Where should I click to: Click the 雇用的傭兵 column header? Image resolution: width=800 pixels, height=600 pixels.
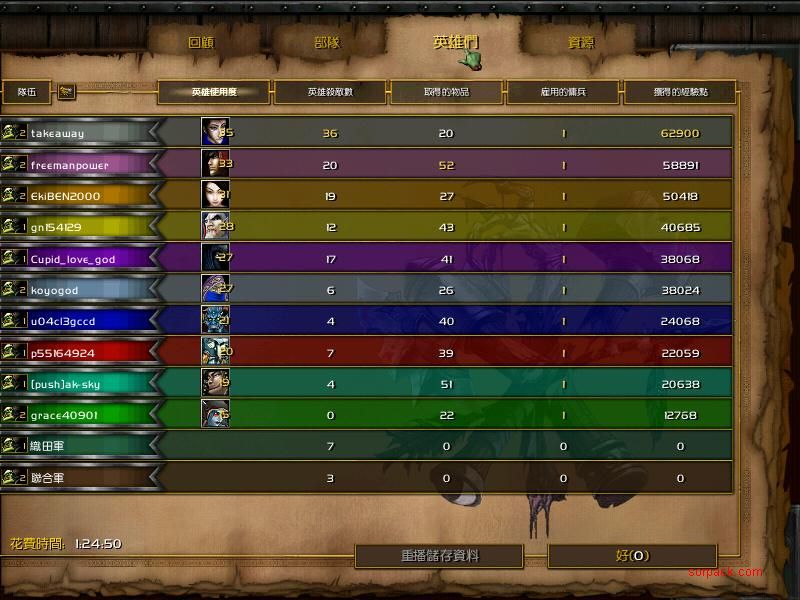pyautogui.click(x=563, y=92)
